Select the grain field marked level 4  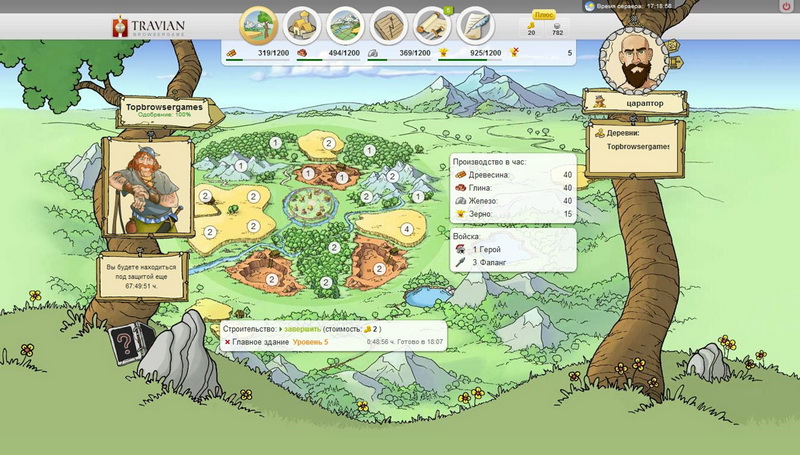(x=406, y=229)
